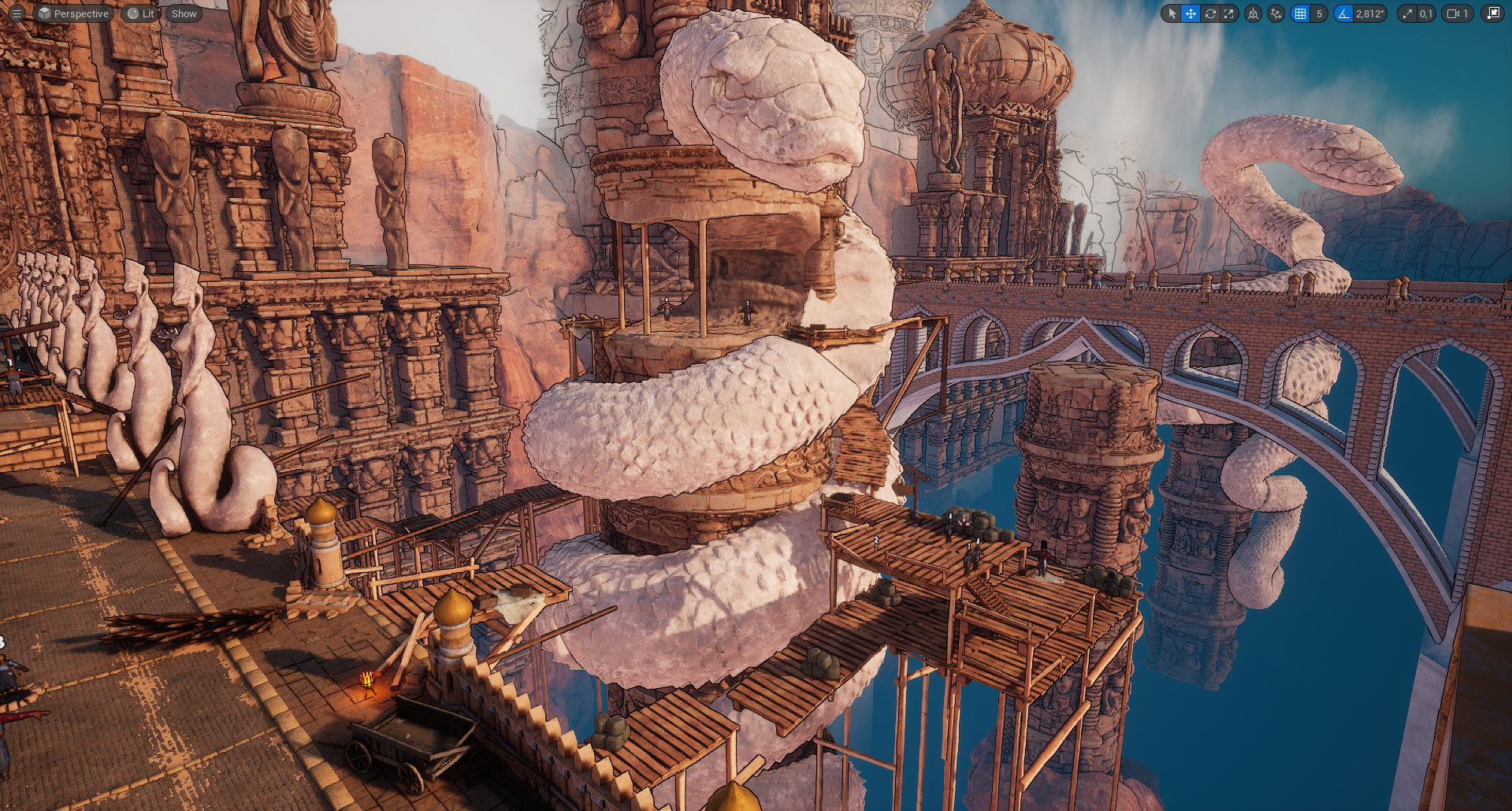The width and height of the screenshot is (1512, 811).
Task: Choose the translate move tool
Action: [1191, 13]
